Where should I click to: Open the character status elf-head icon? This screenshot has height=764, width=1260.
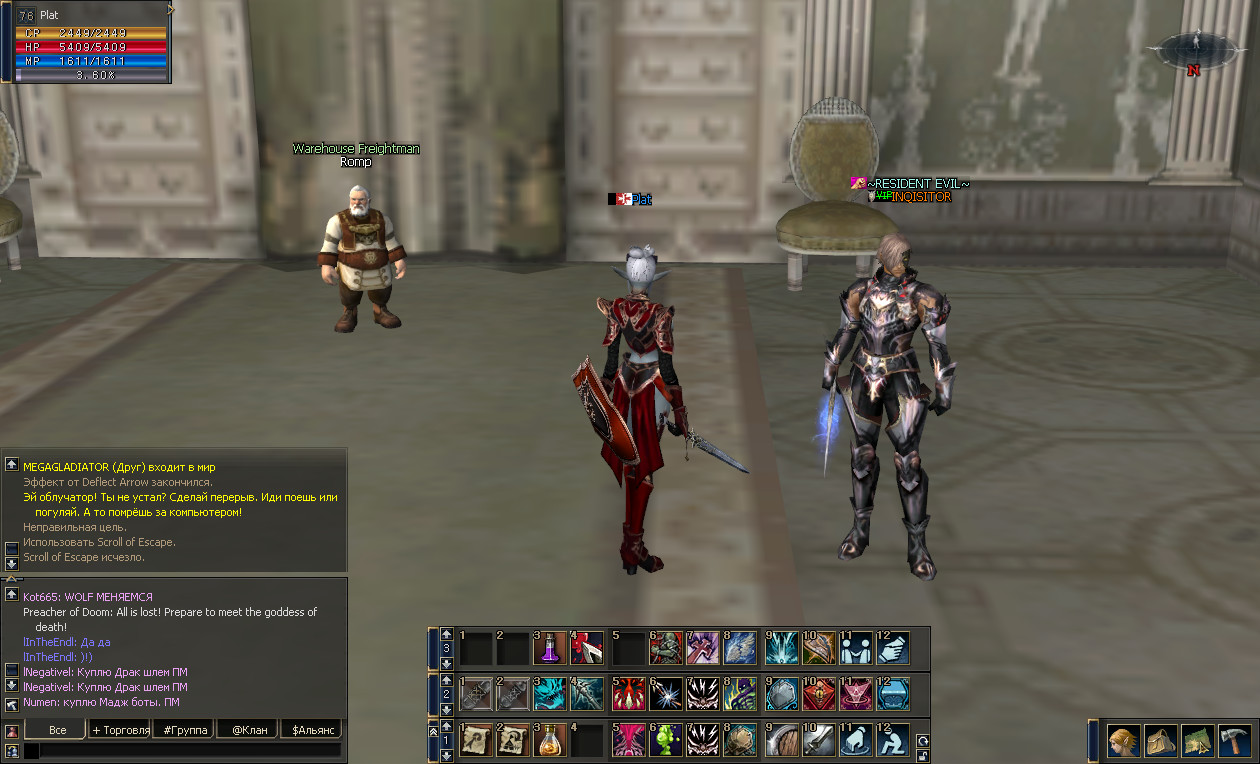point(1124,742)
